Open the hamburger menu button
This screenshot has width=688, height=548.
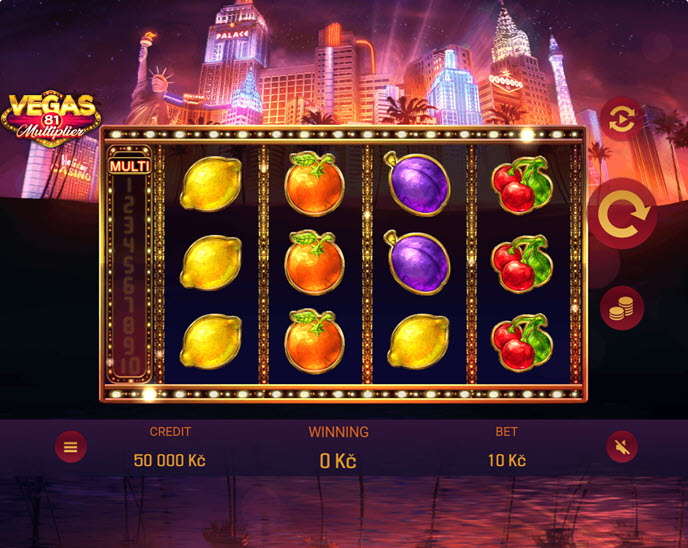pyautogui.click(x=70, y=447)
